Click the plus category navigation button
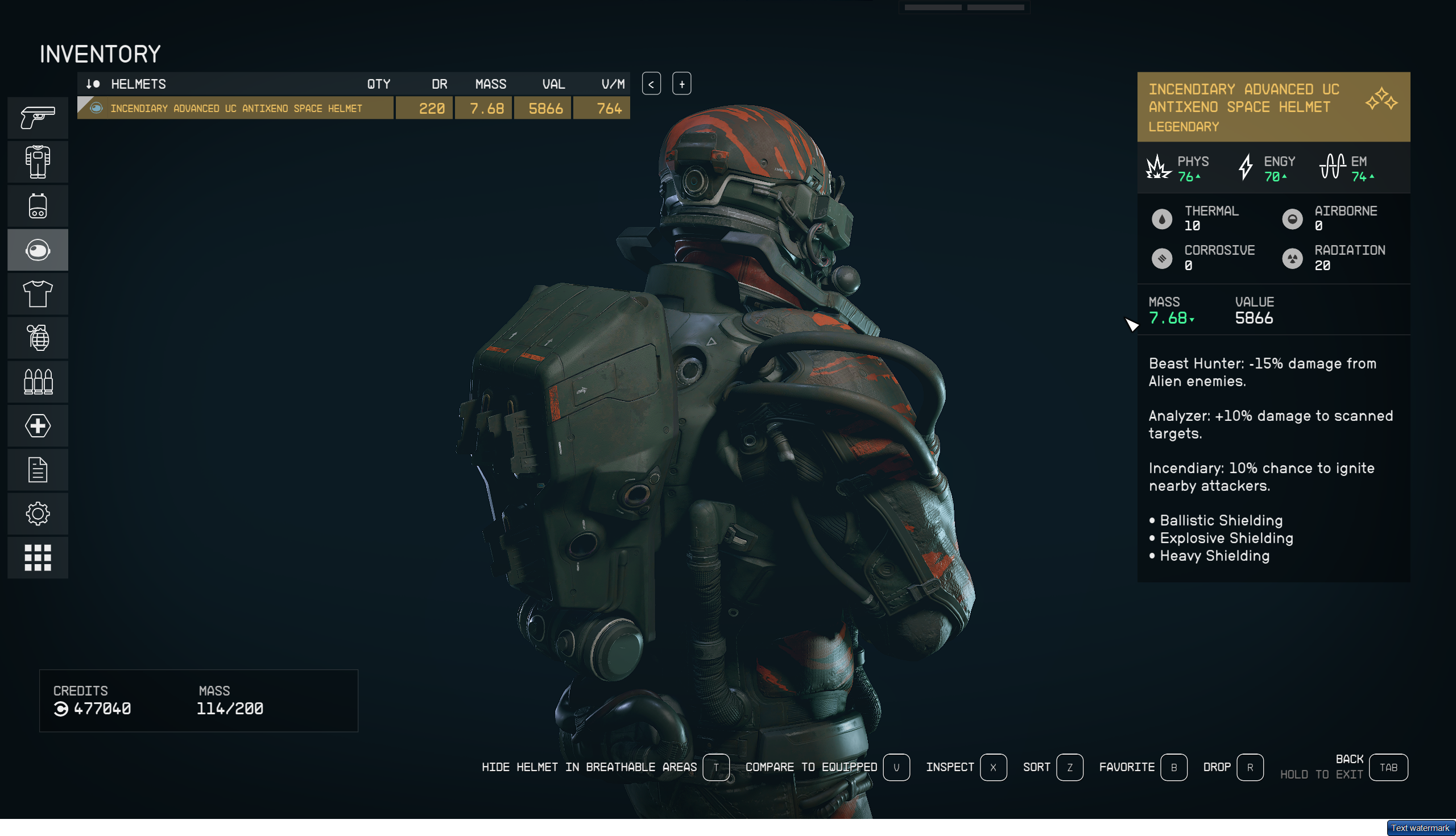 pos(681,84)
